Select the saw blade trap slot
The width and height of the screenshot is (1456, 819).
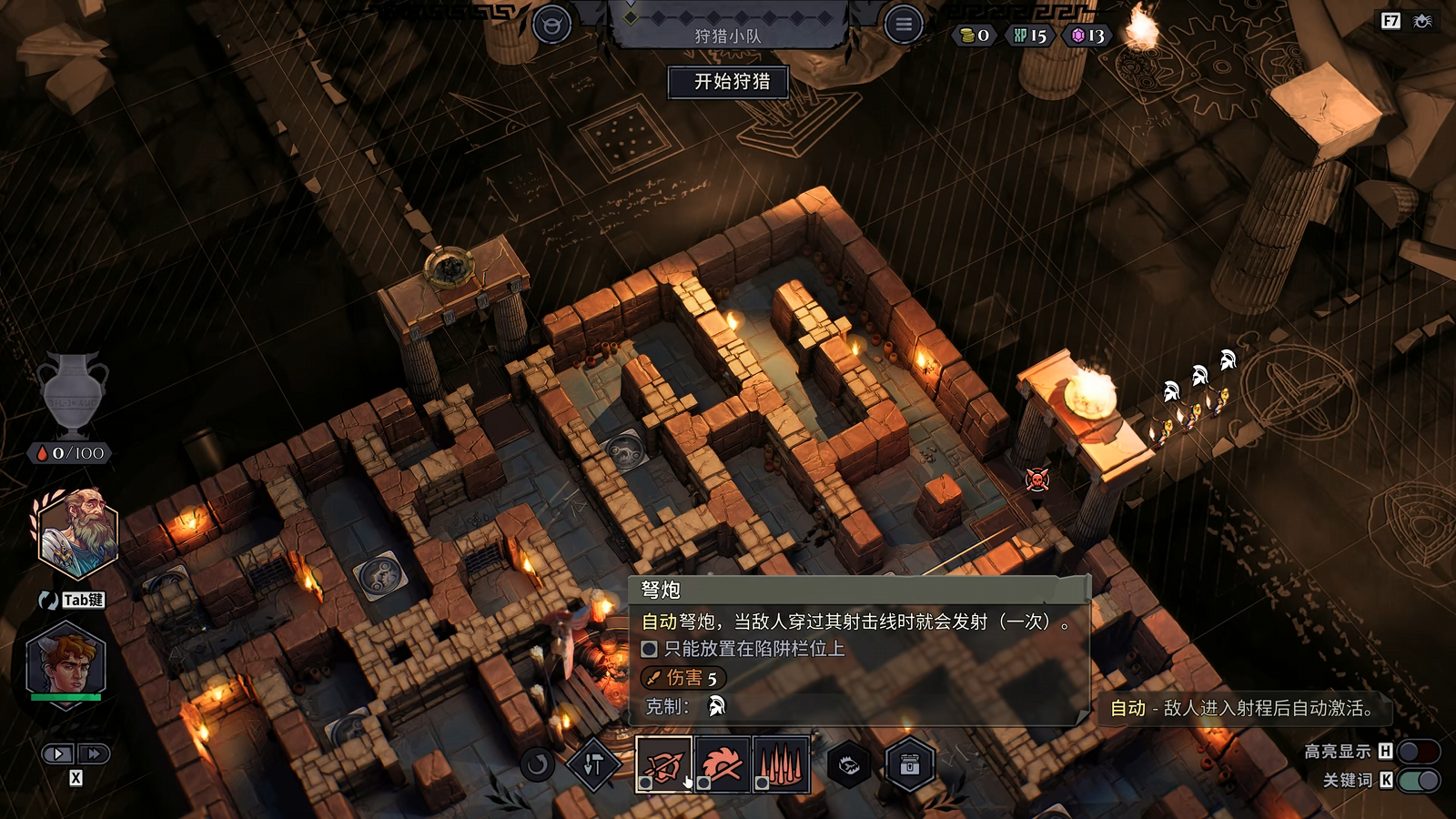point(722,764)
